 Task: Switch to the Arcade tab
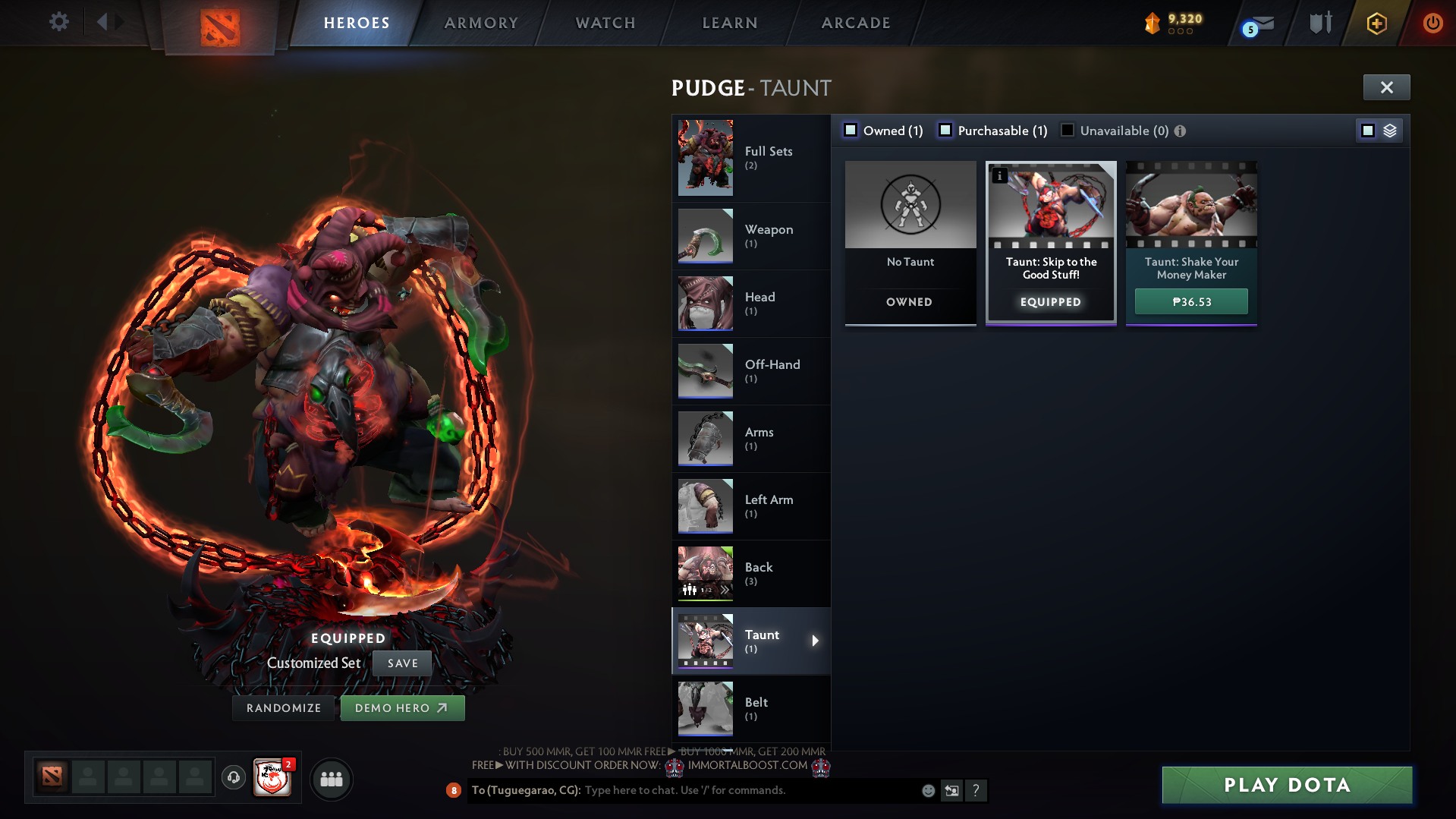click(x=856, y=23)
